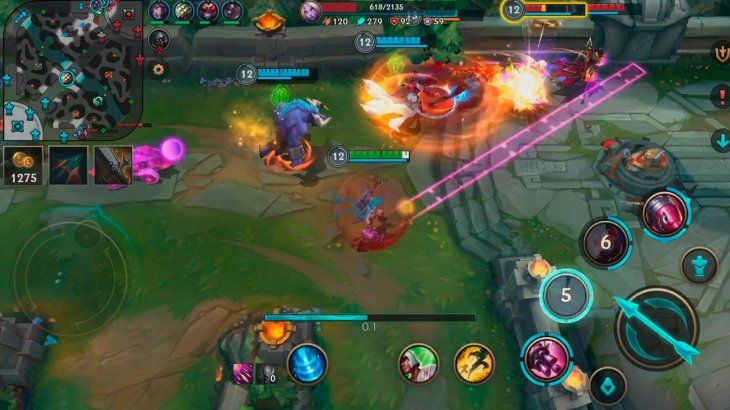Use the topmost pink ability button
The height and width of the screenshot is (410, 730).
(663, 213)
